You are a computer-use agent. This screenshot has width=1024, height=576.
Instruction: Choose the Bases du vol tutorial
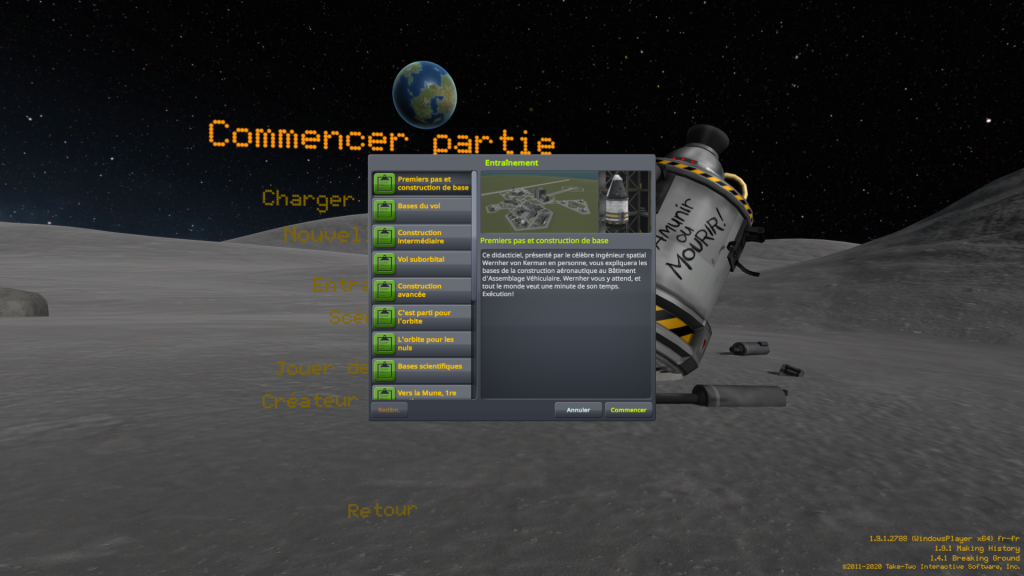pos(423,210)
